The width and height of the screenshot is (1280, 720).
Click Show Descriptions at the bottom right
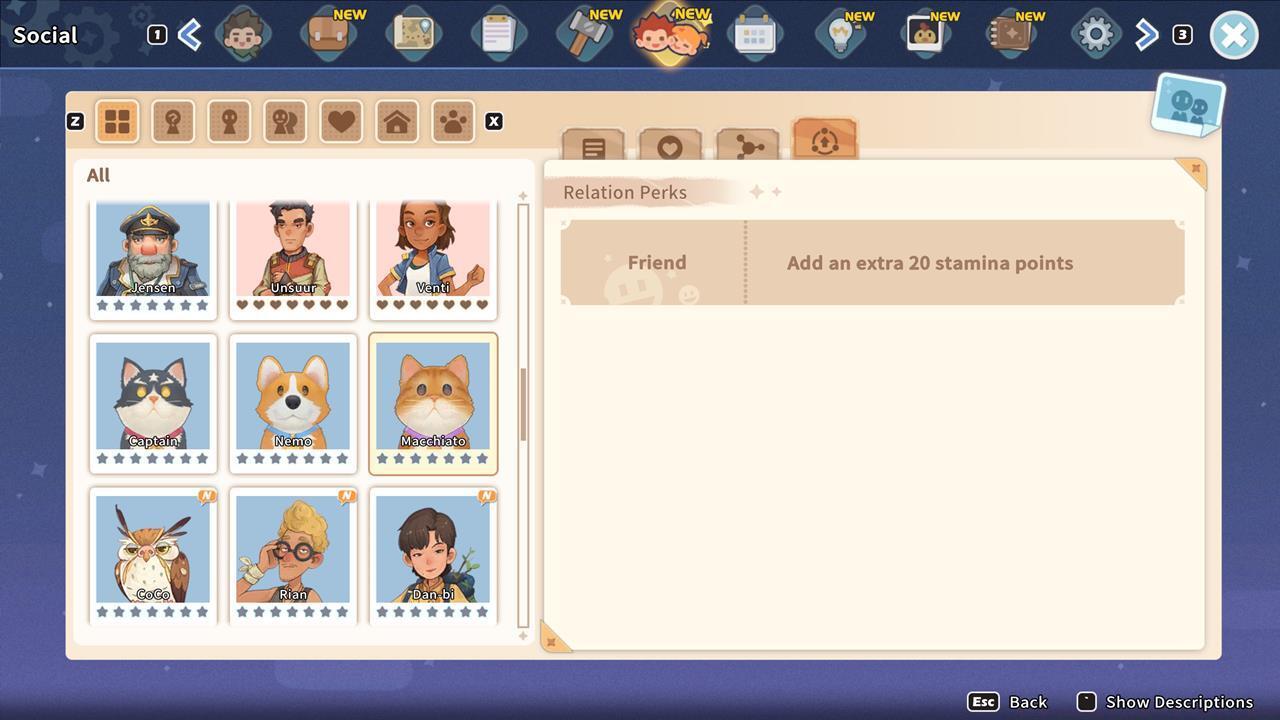pos(1182,702)
